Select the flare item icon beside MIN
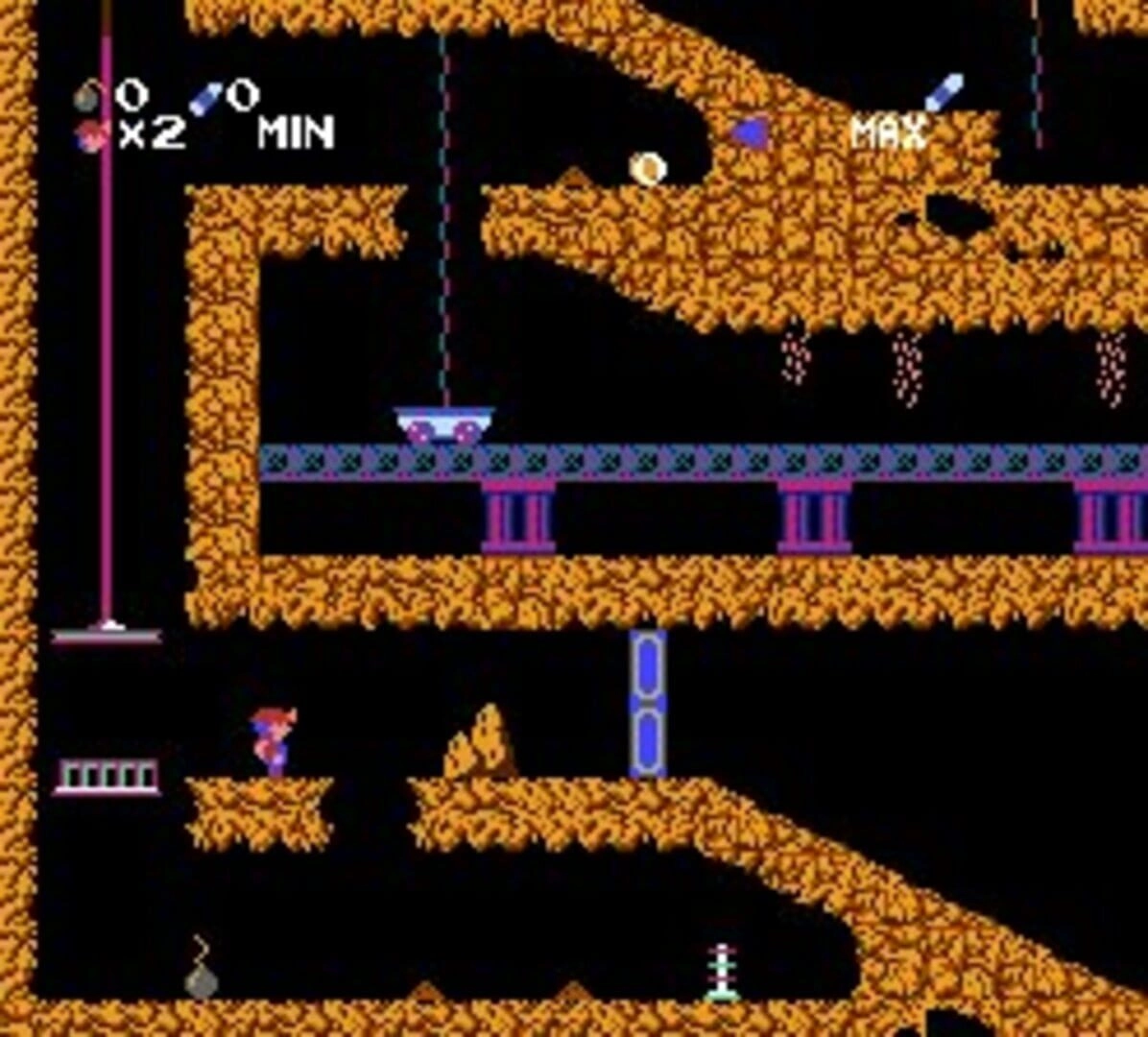Viewport: 1148px width, 1037px height. pos(205,98)
